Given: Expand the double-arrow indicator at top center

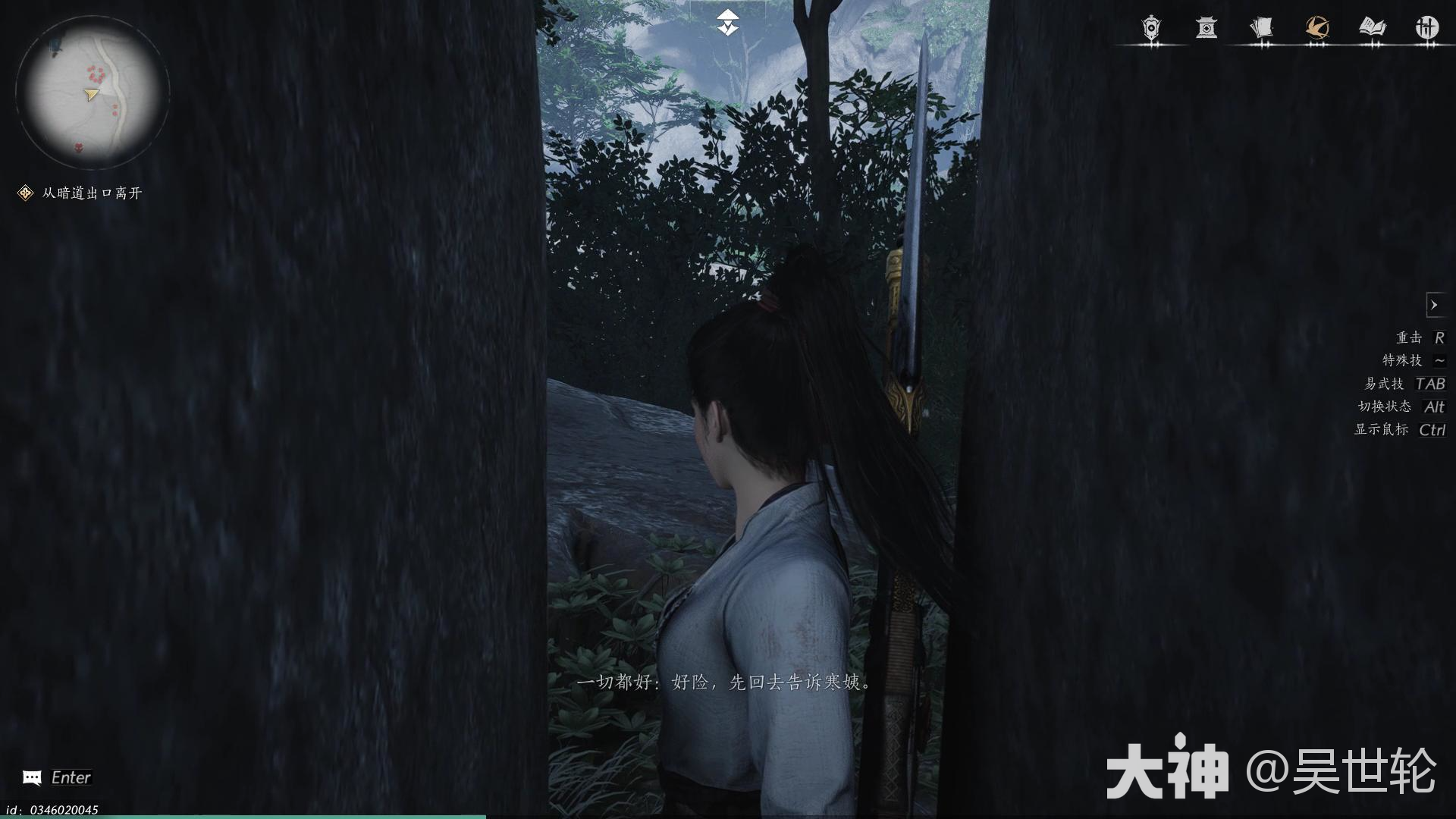Looking at the screenshot, I should click(727, 20).
